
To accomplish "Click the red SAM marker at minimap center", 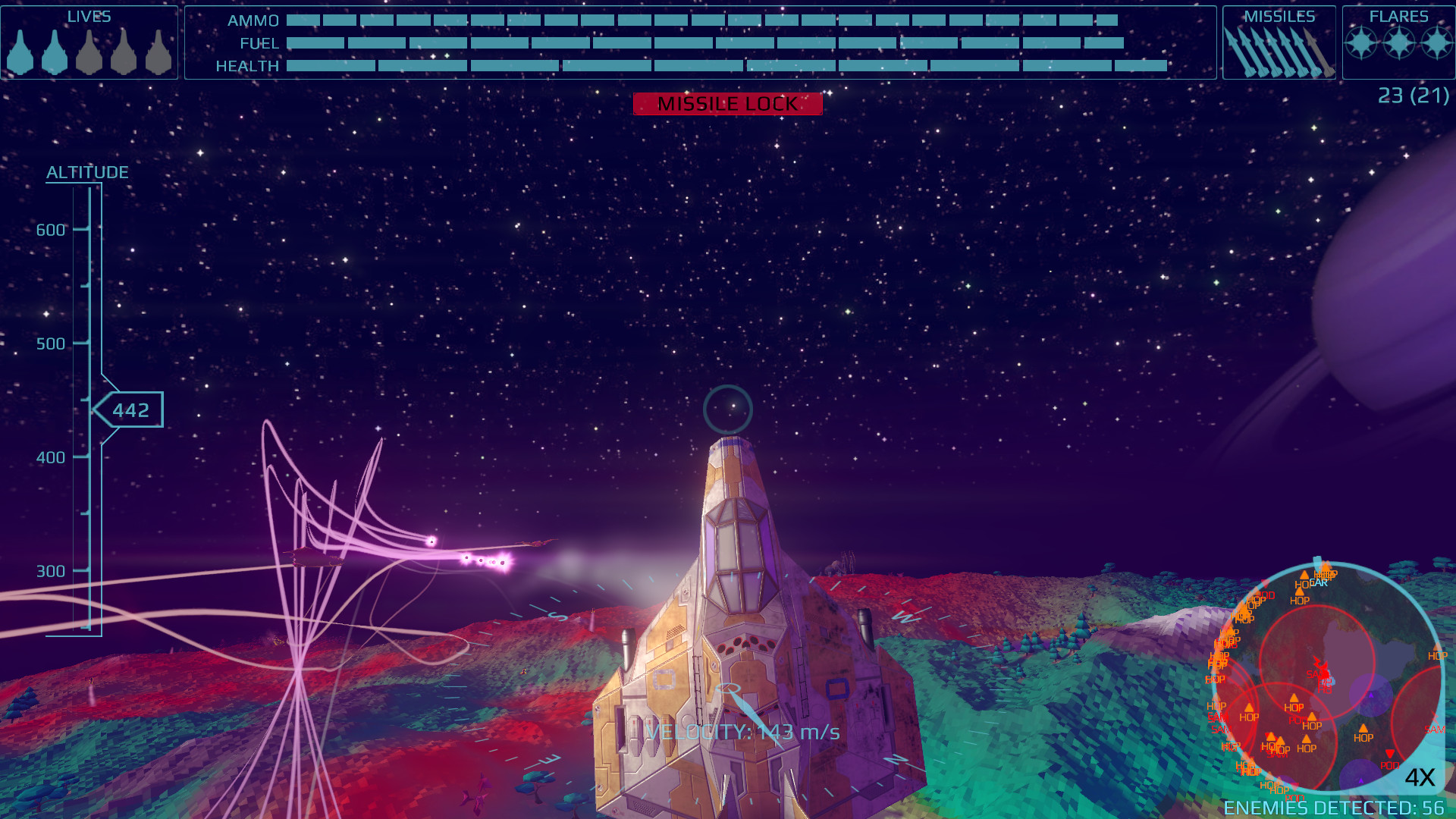I will click(1317, 673).
